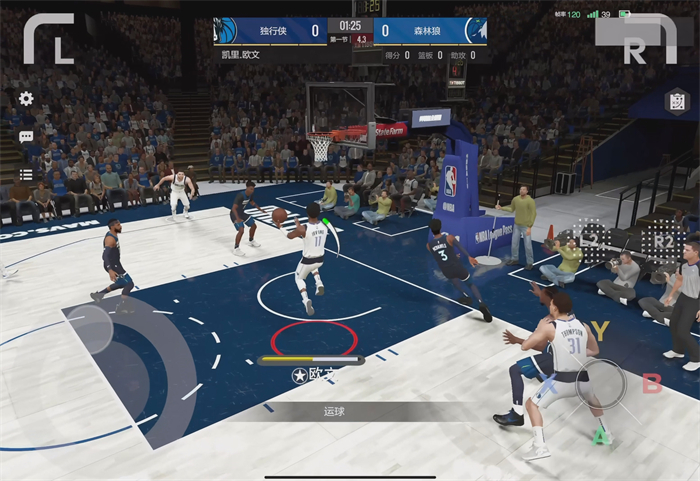Tap the dotted L2 touch button

pos(592,238)
